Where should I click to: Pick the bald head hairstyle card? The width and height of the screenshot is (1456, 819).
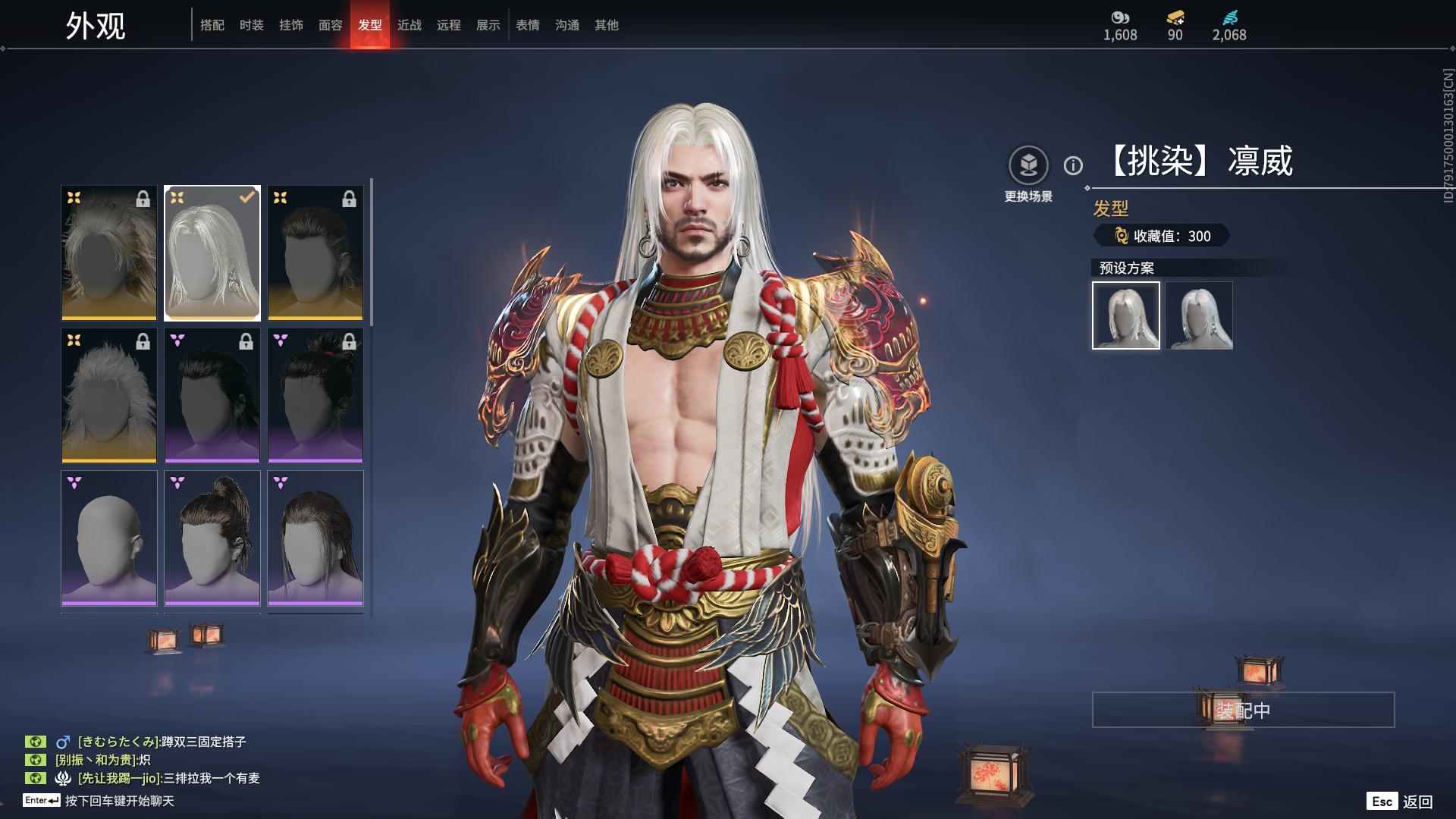click(109, 538)
